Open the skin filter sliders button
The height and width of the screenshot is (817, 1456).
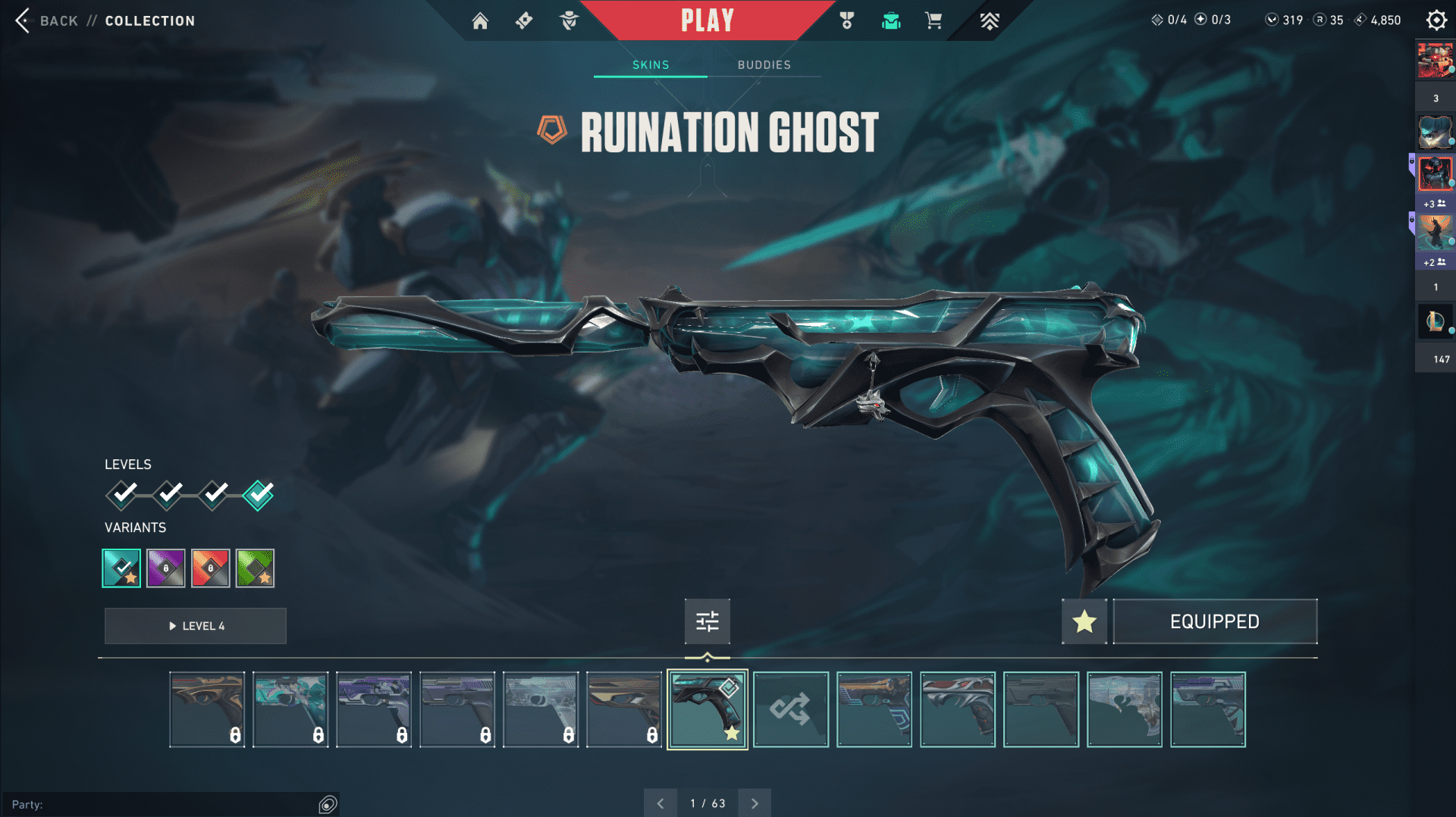707,621
